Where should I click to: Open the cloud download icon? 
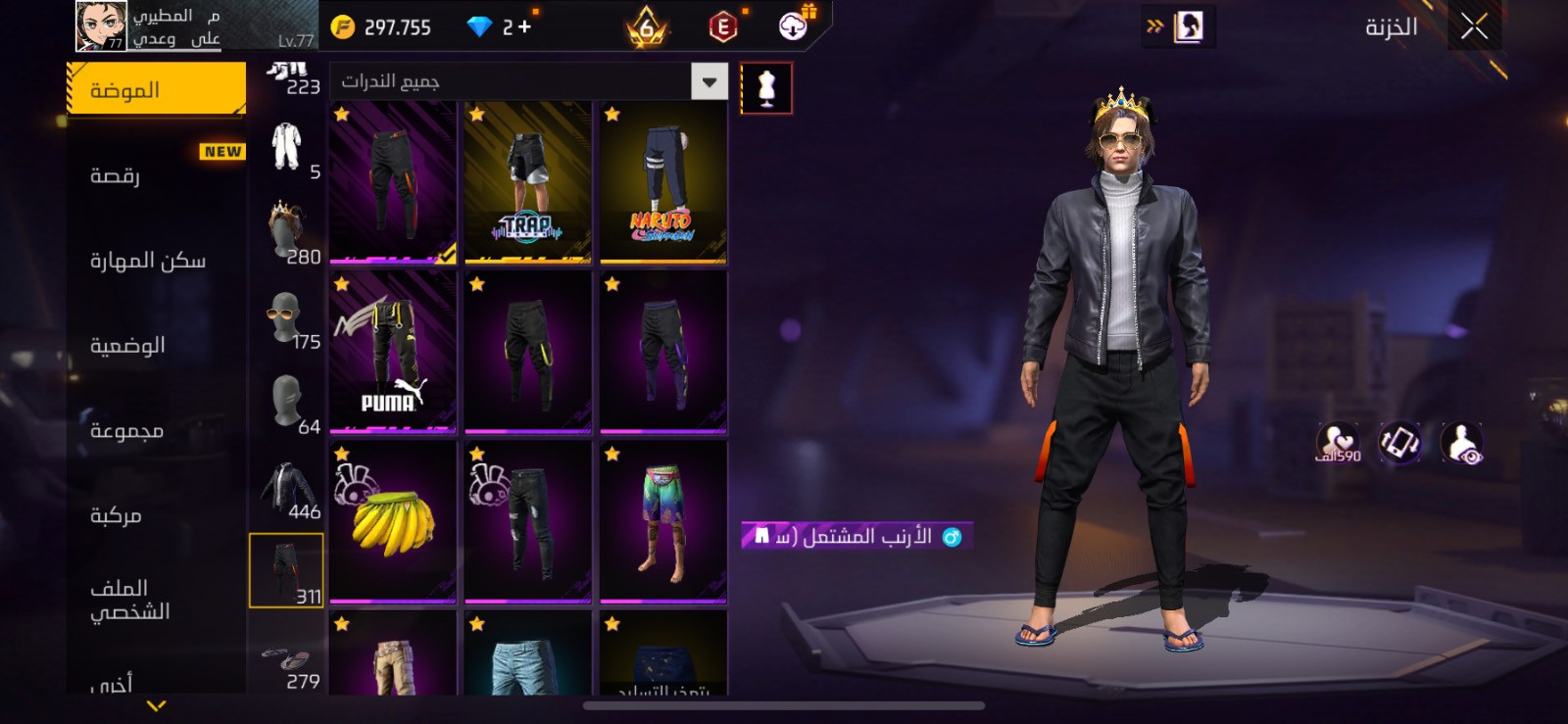(x=794, y=26)
